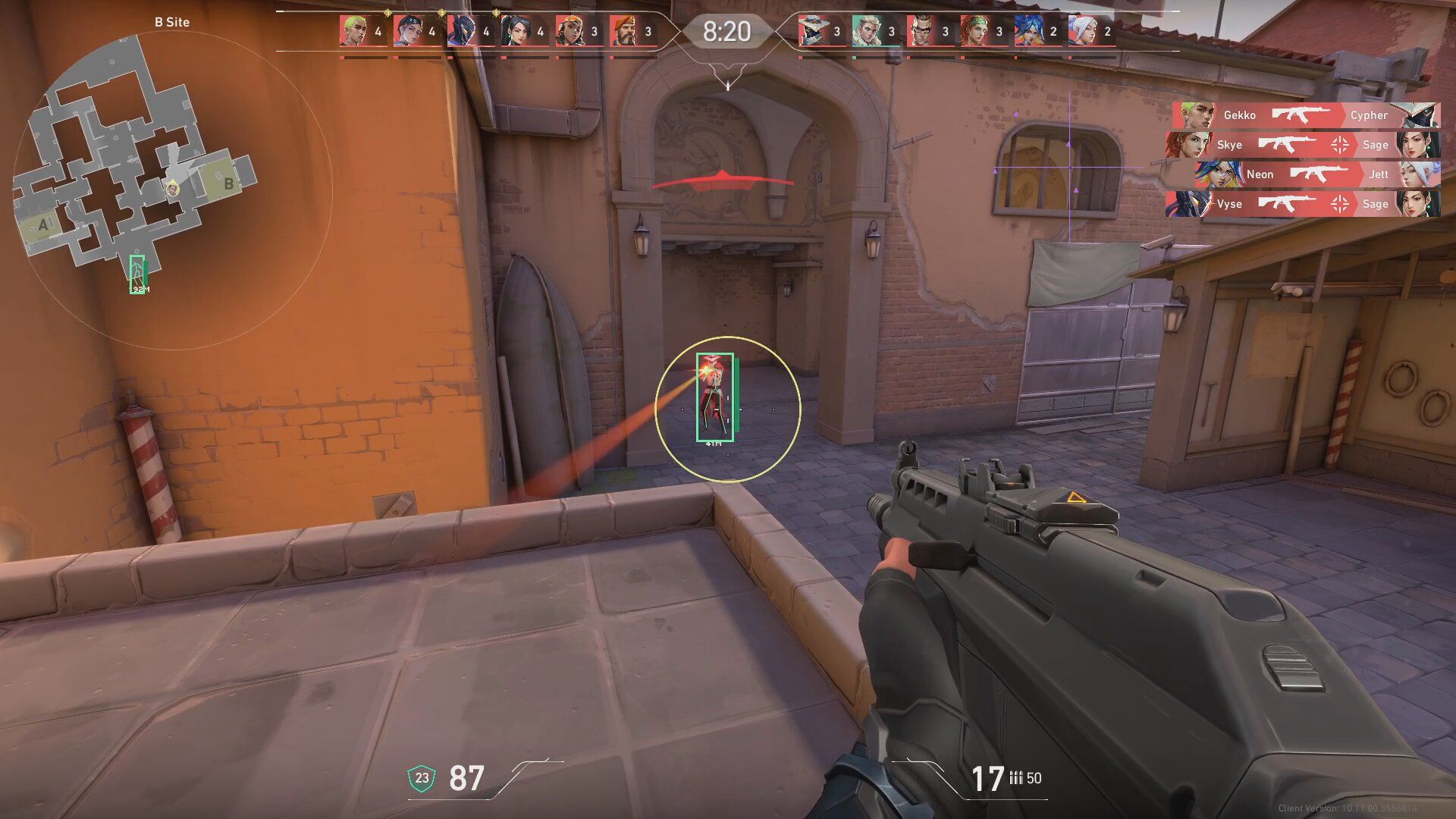
Task: Click the health value 87 at bottom
Action: tap(468, 776)
